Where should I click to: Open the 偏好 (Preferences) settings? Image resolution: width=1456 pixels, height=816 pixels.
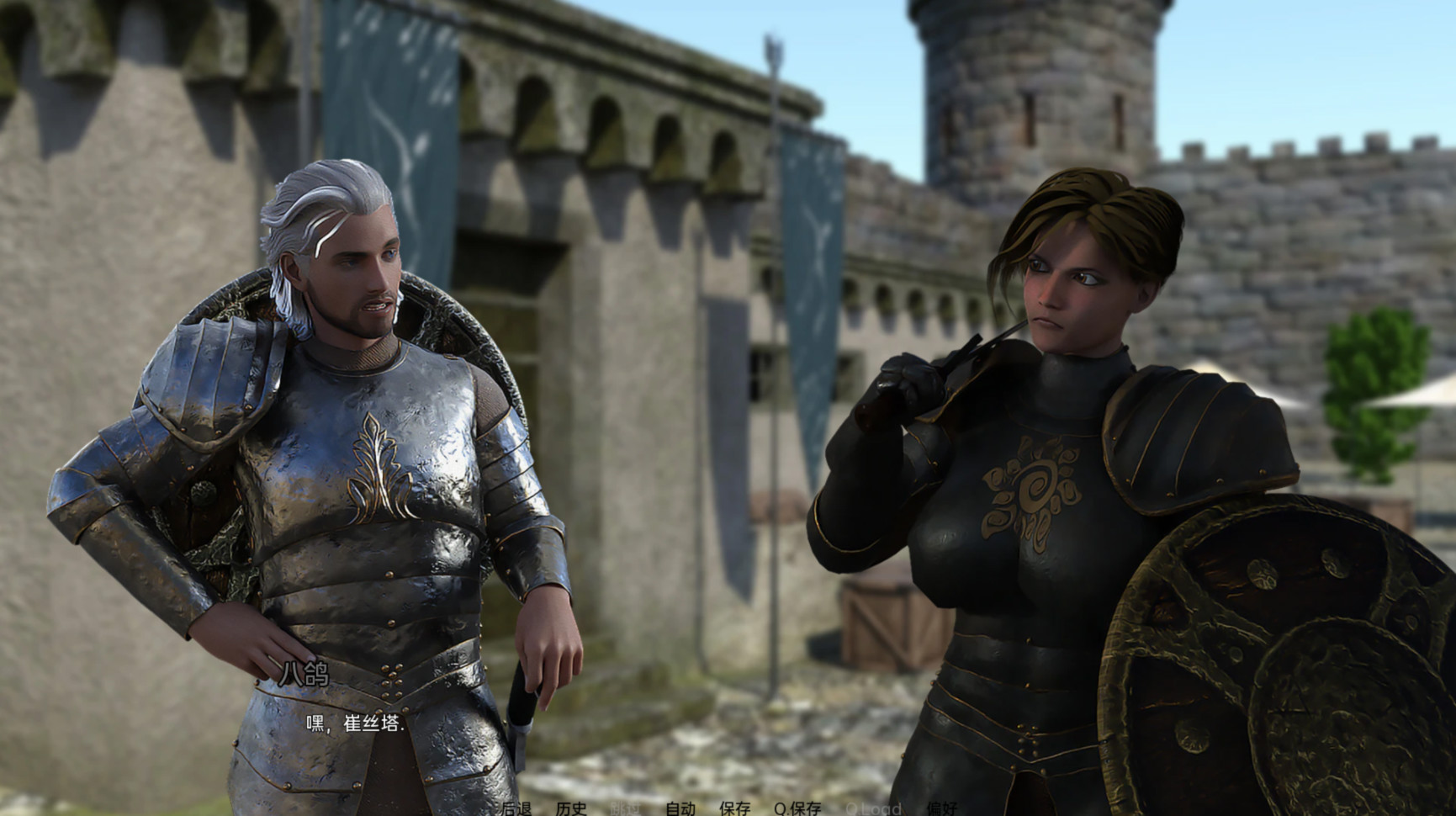click(x=942, y=808)
